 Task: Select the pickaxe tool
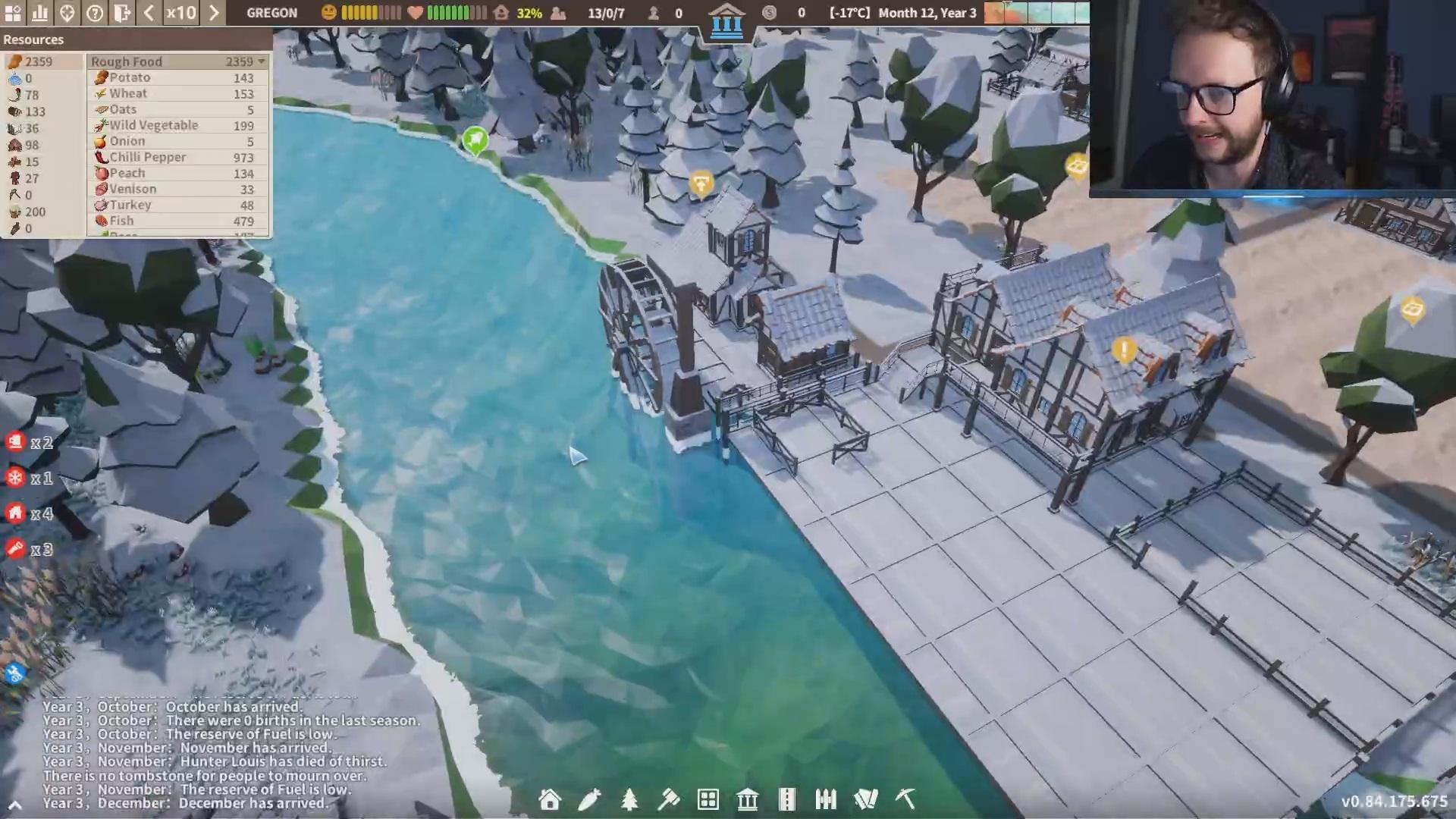tap(905, 799)
